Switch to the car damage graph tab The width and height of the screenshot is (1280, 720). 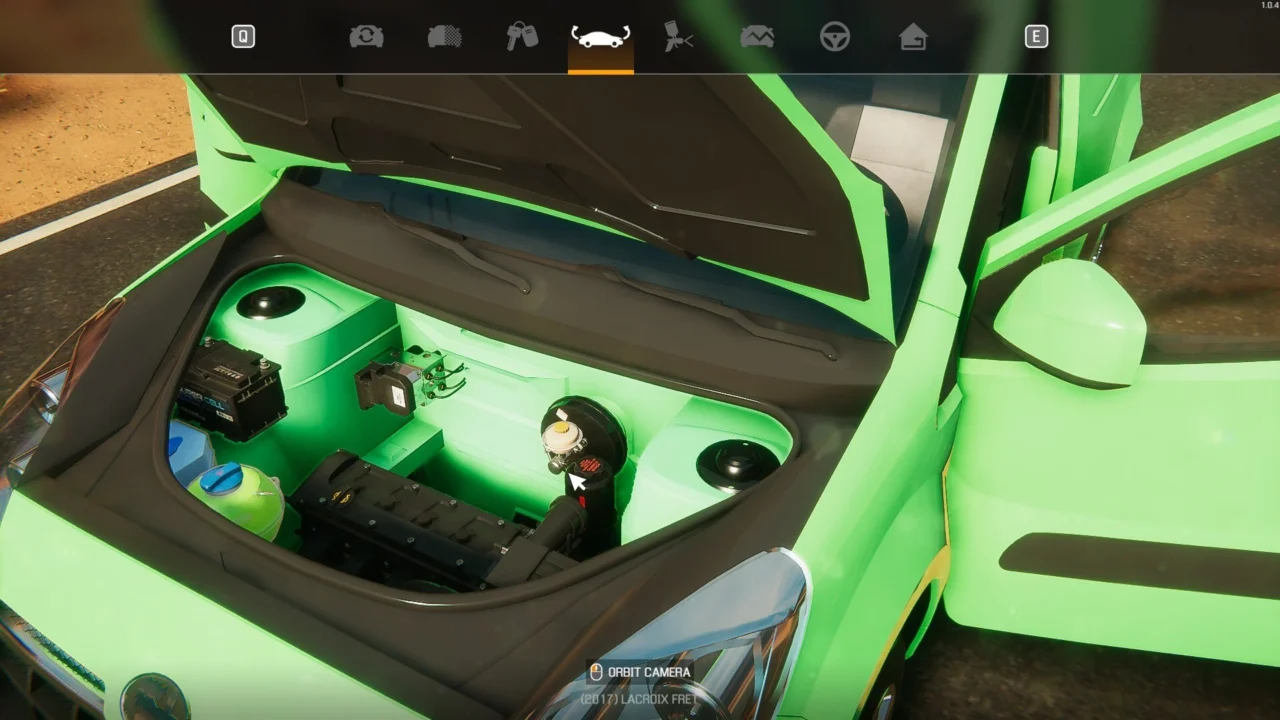tap(757, 37)
